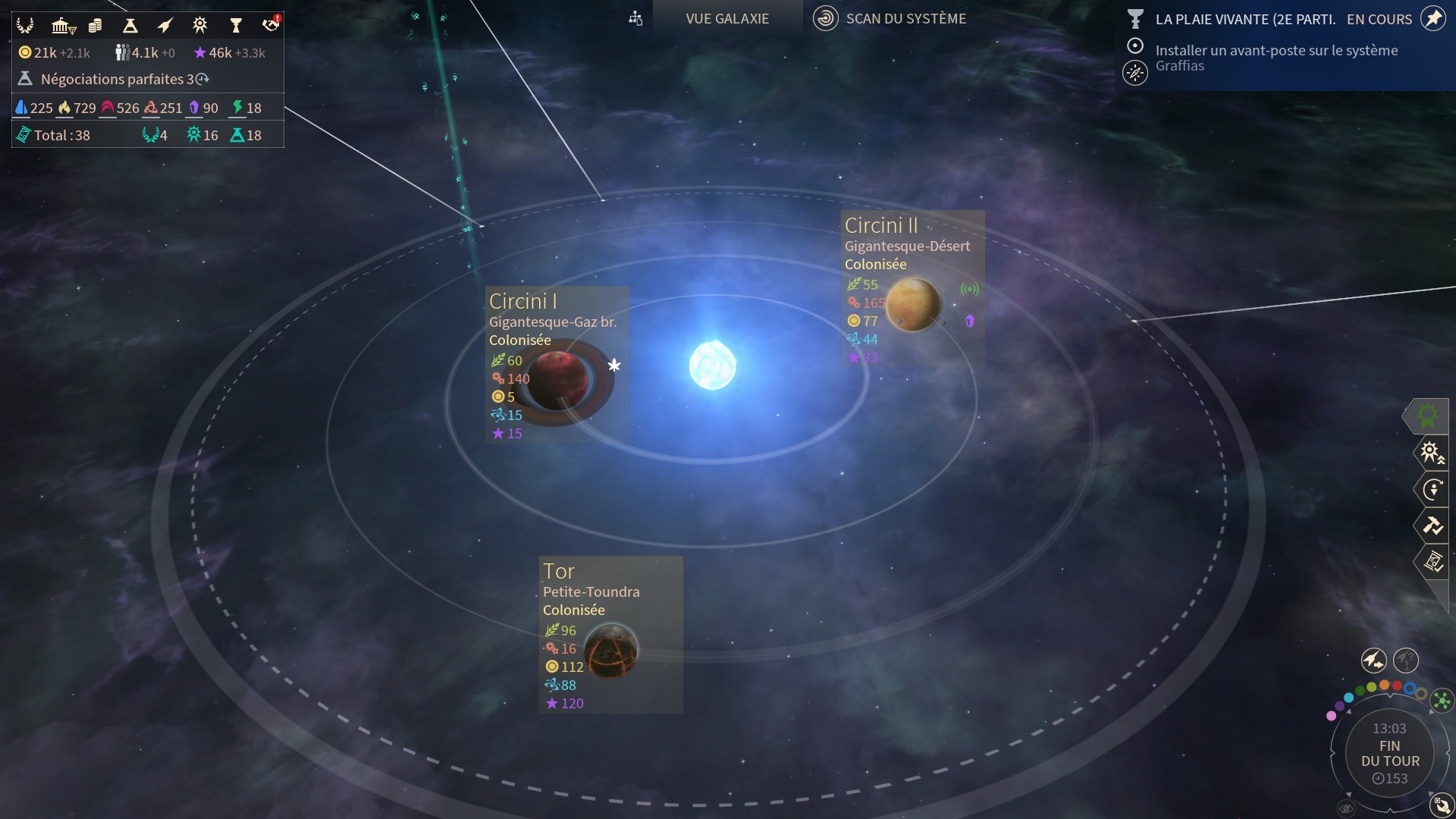Locate quest objective with compass icon
This screenshot has height=819, width=1456.
(1134, 73)
